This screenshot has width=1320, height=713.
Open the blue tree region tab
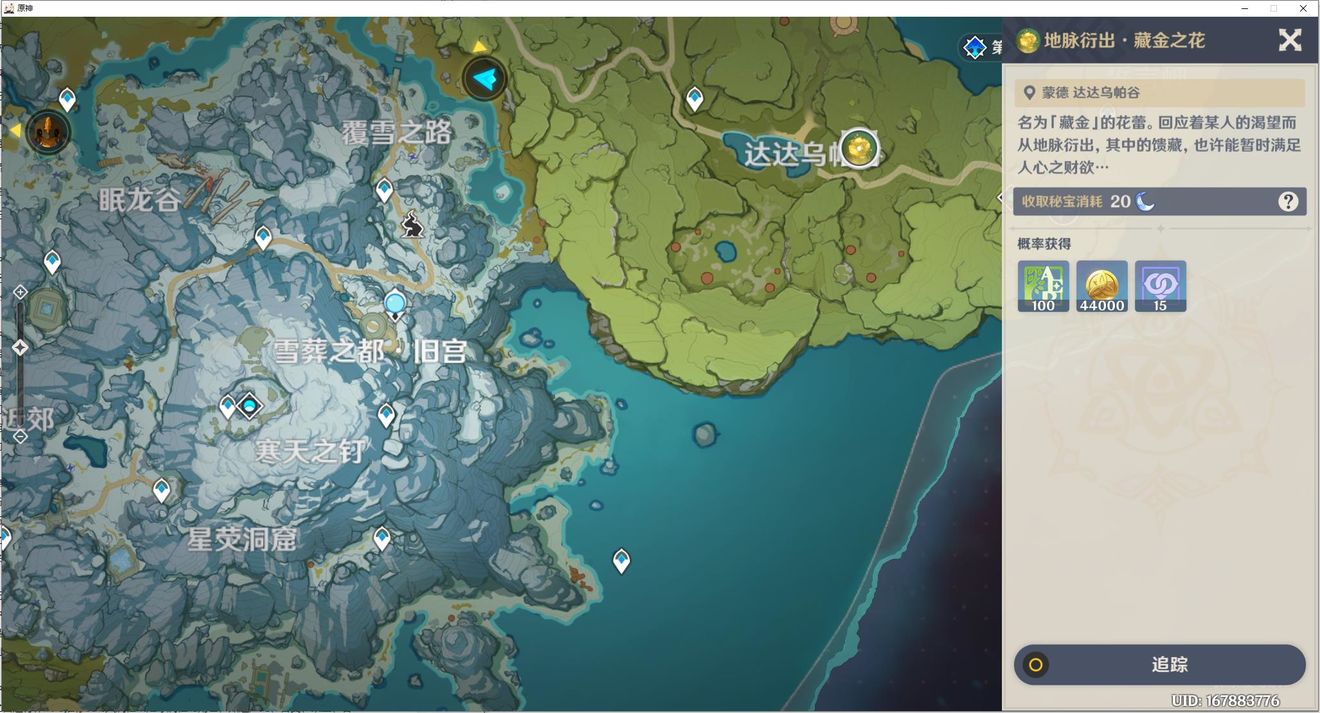coord(975,47)
